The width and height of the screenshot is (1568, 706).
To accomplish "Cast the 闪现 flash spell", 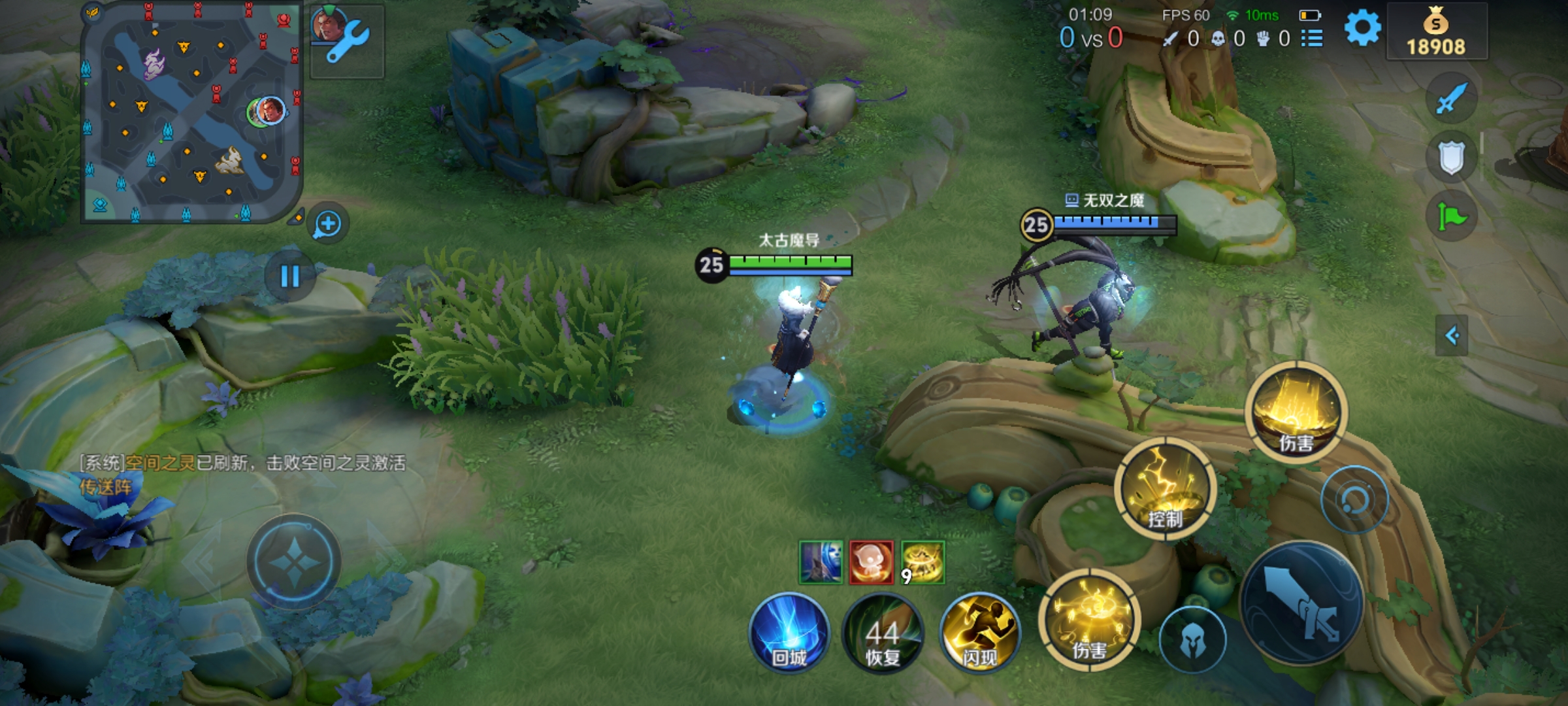I will (979, 633).
